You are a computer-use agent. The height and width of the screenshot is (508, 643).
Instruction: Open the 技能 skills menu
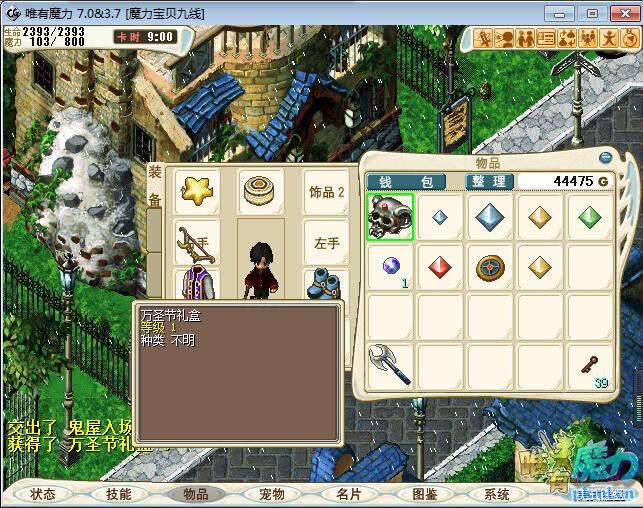point(119,494)
